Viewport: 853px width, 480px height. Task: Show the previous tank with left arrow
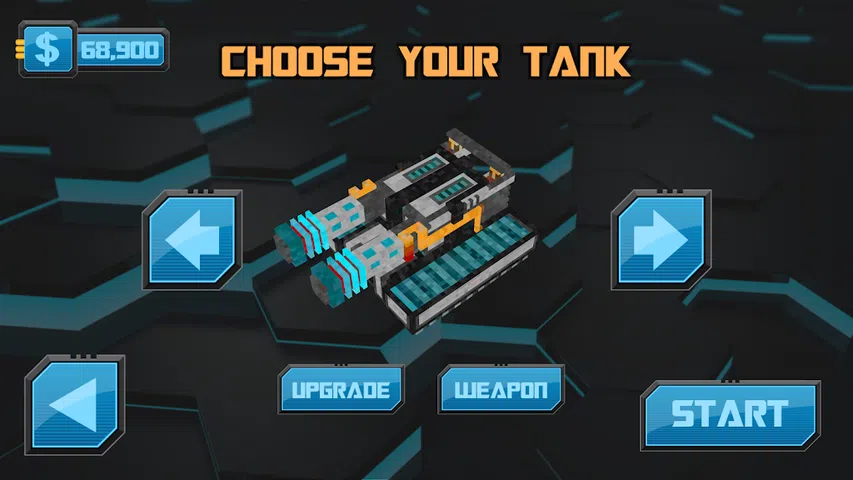[193, 241]
